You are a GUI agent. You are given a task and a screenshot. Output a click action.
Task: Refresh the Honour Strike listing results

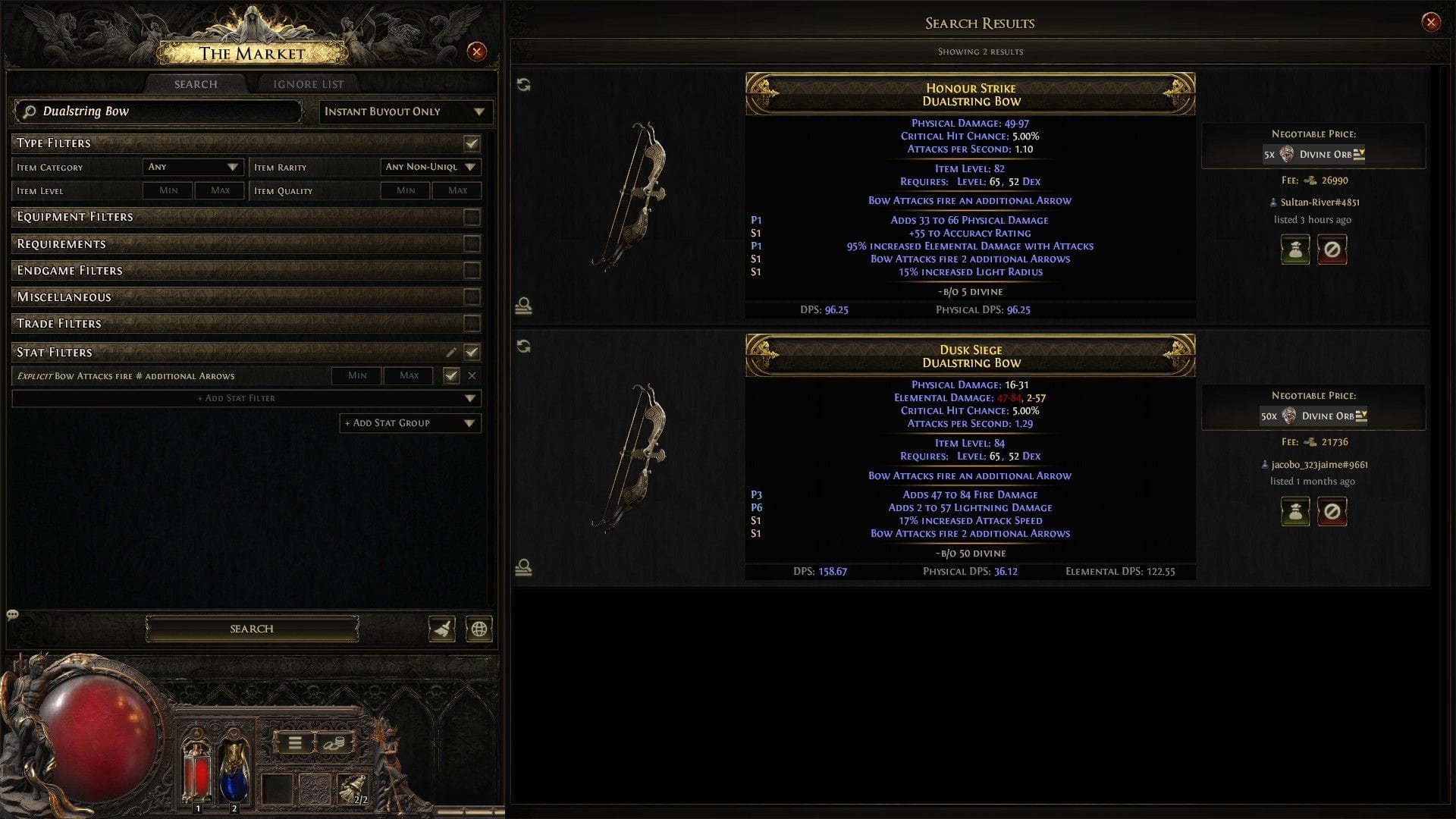click(x=523, y=86)
